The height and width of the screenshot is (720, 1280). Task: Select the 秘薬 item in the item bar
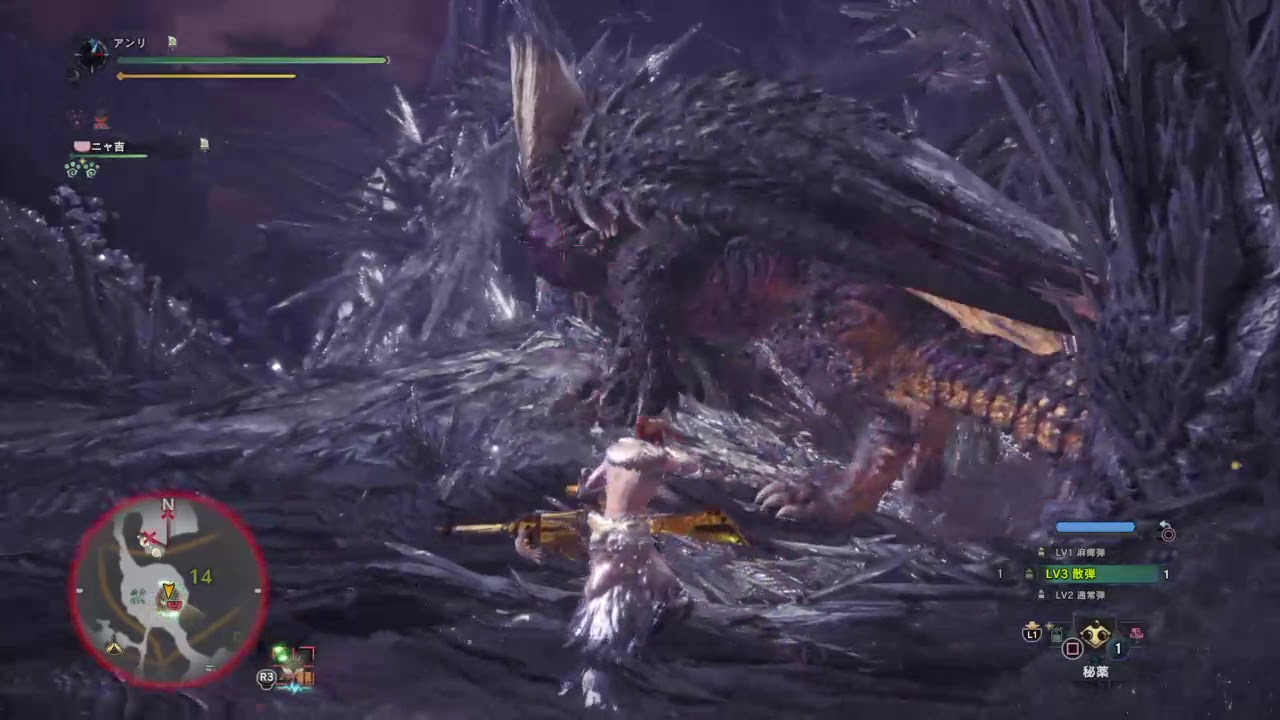(x=1096, y=635)
